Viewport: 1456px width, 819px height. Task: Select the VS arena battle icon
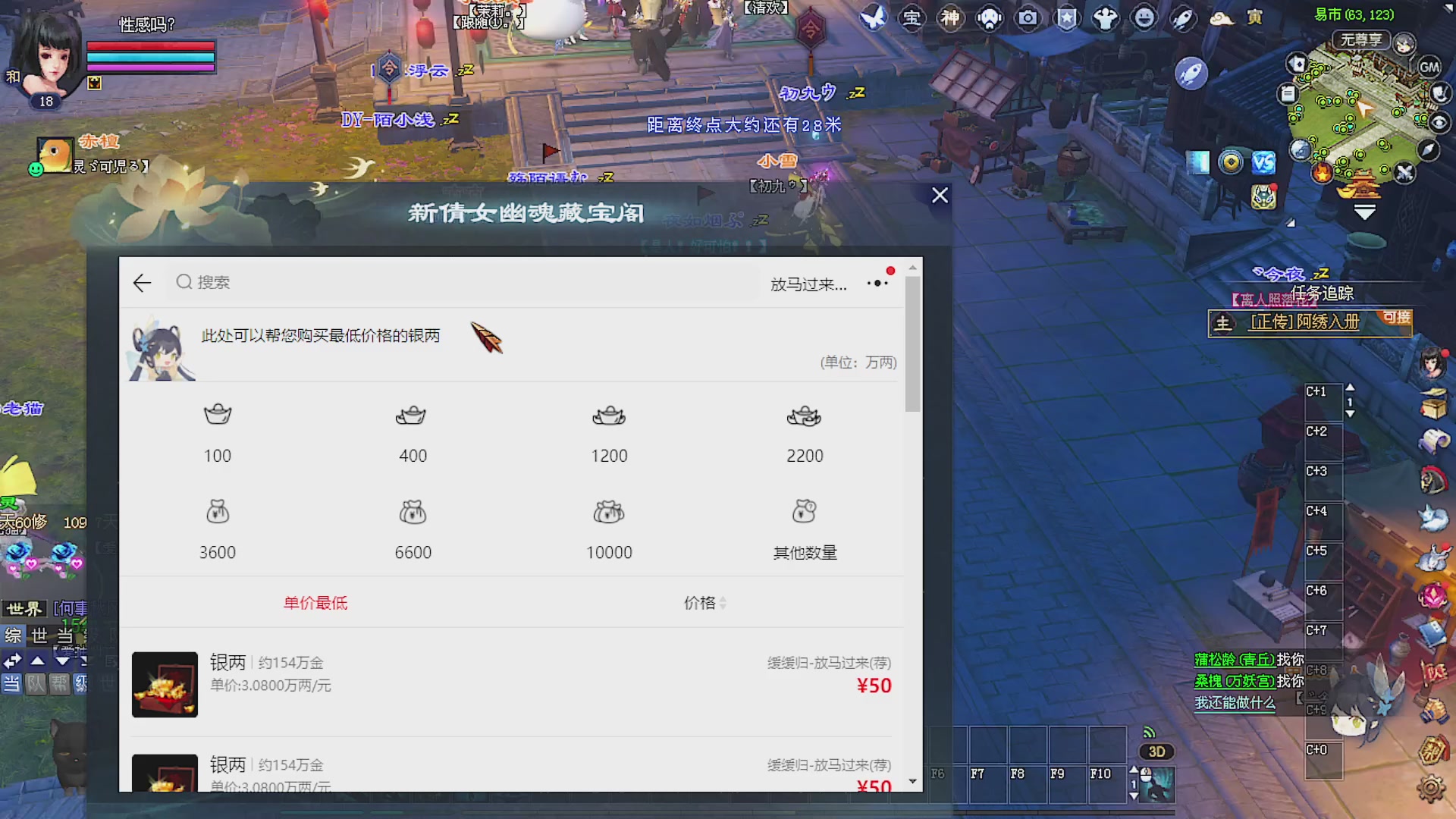coord(1263,162)
